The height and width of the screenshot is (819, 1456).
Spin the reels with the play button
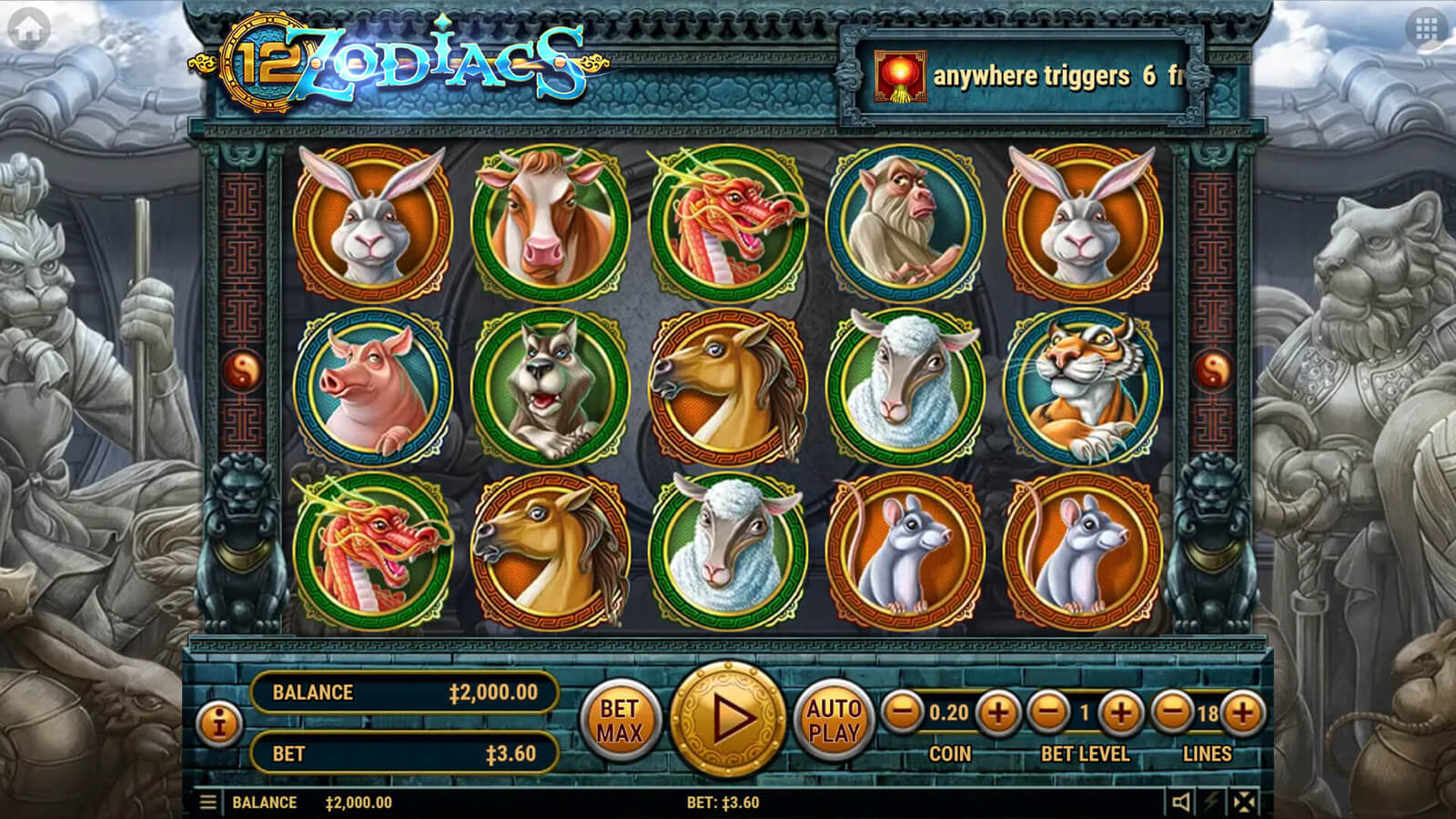click(x=727, y=720)
